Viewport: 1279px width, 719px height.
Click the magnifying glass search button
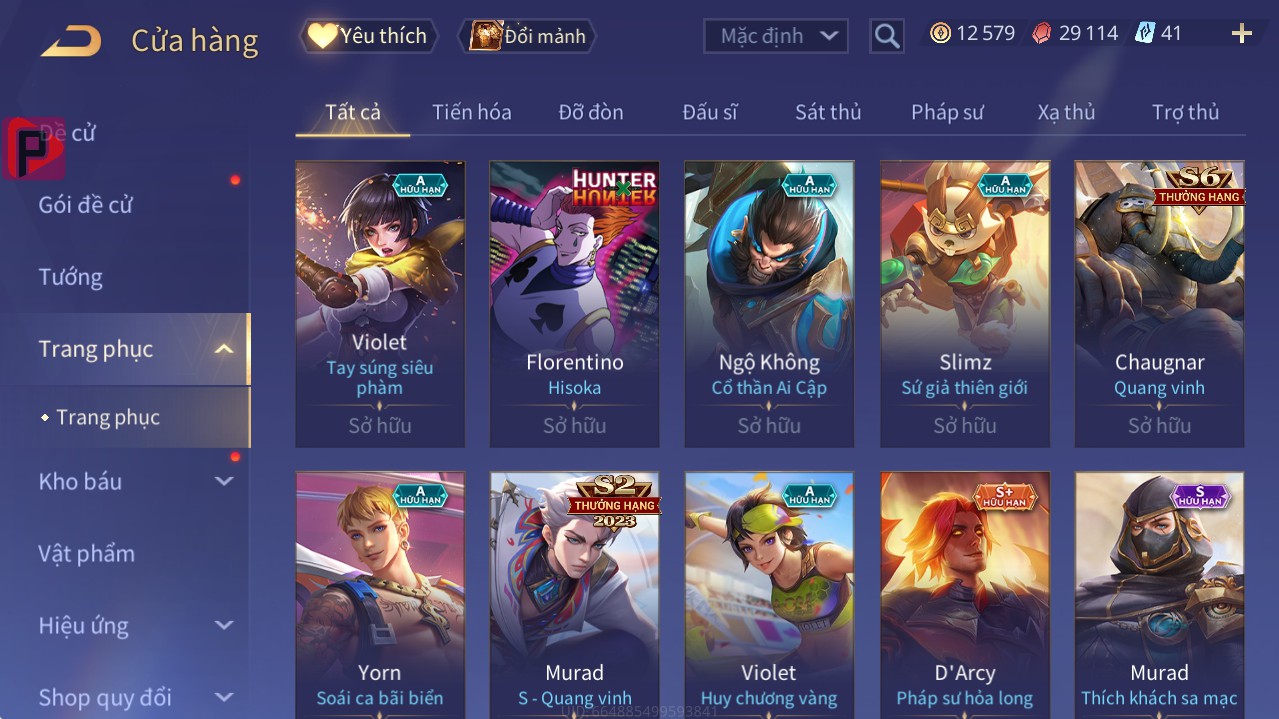tap(886, 36)
